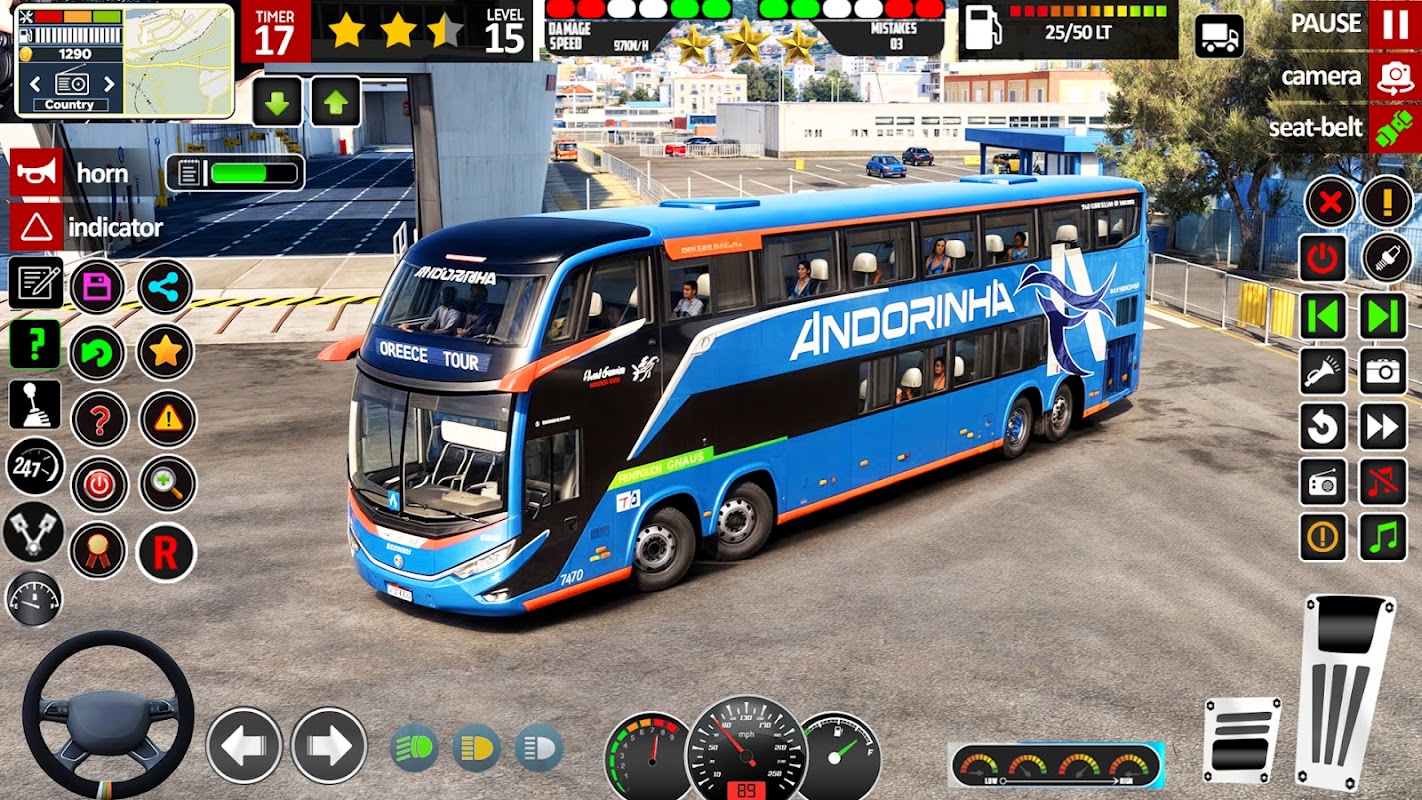The width and height of the screenshot is (1422, 800).
Task: Pause the game with the red pause button
Action: click(1395, 24)
